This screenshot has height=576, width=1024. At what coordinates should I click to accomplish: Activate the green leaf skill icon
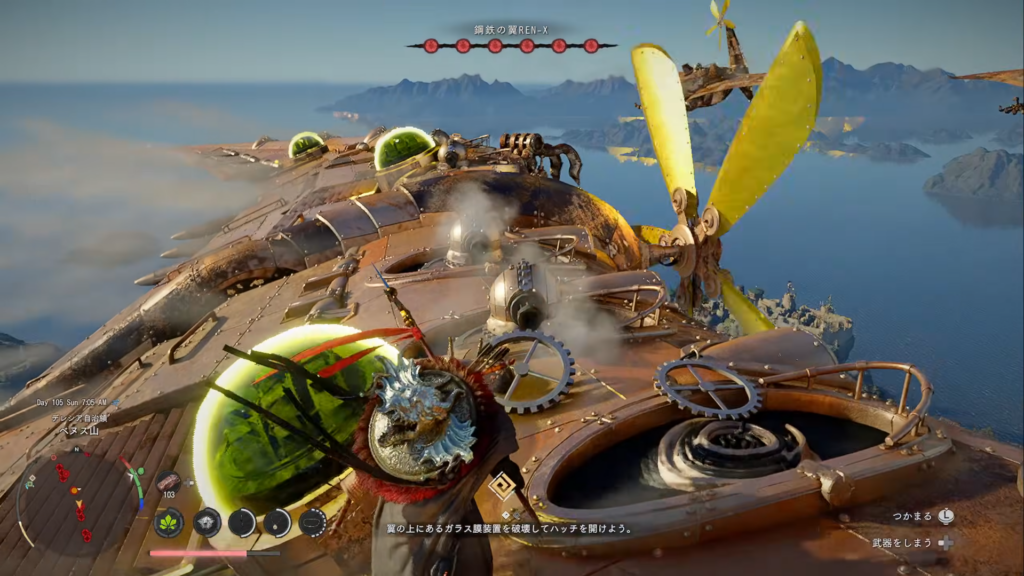coord(168,522)
